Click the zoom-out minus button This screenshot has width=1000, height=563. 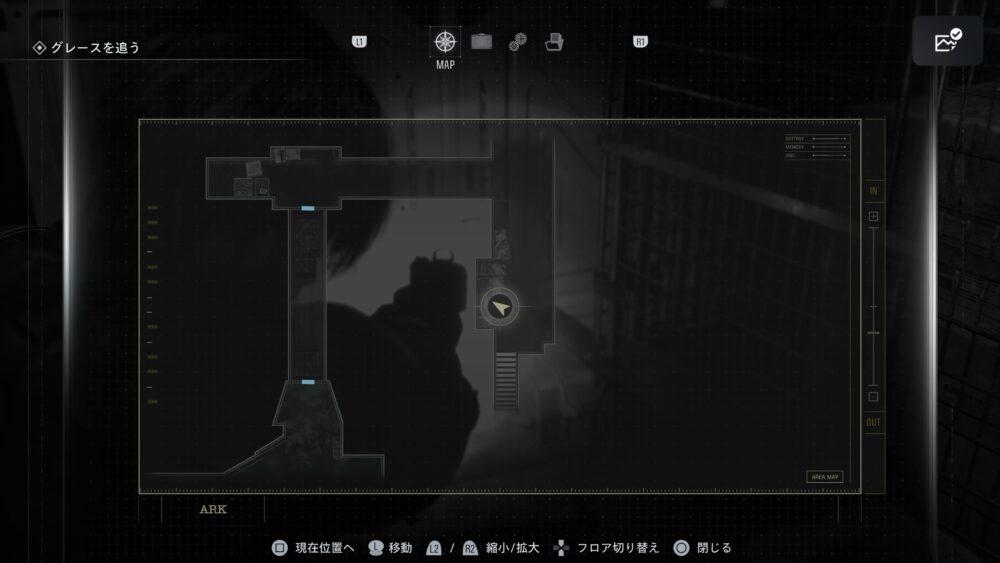(x=873, y=397)
